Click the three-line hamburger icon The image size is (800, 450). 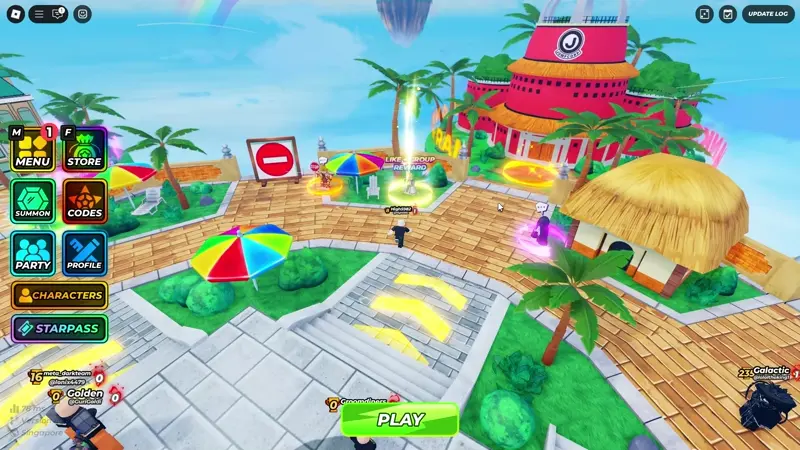(x=39, y=14)
